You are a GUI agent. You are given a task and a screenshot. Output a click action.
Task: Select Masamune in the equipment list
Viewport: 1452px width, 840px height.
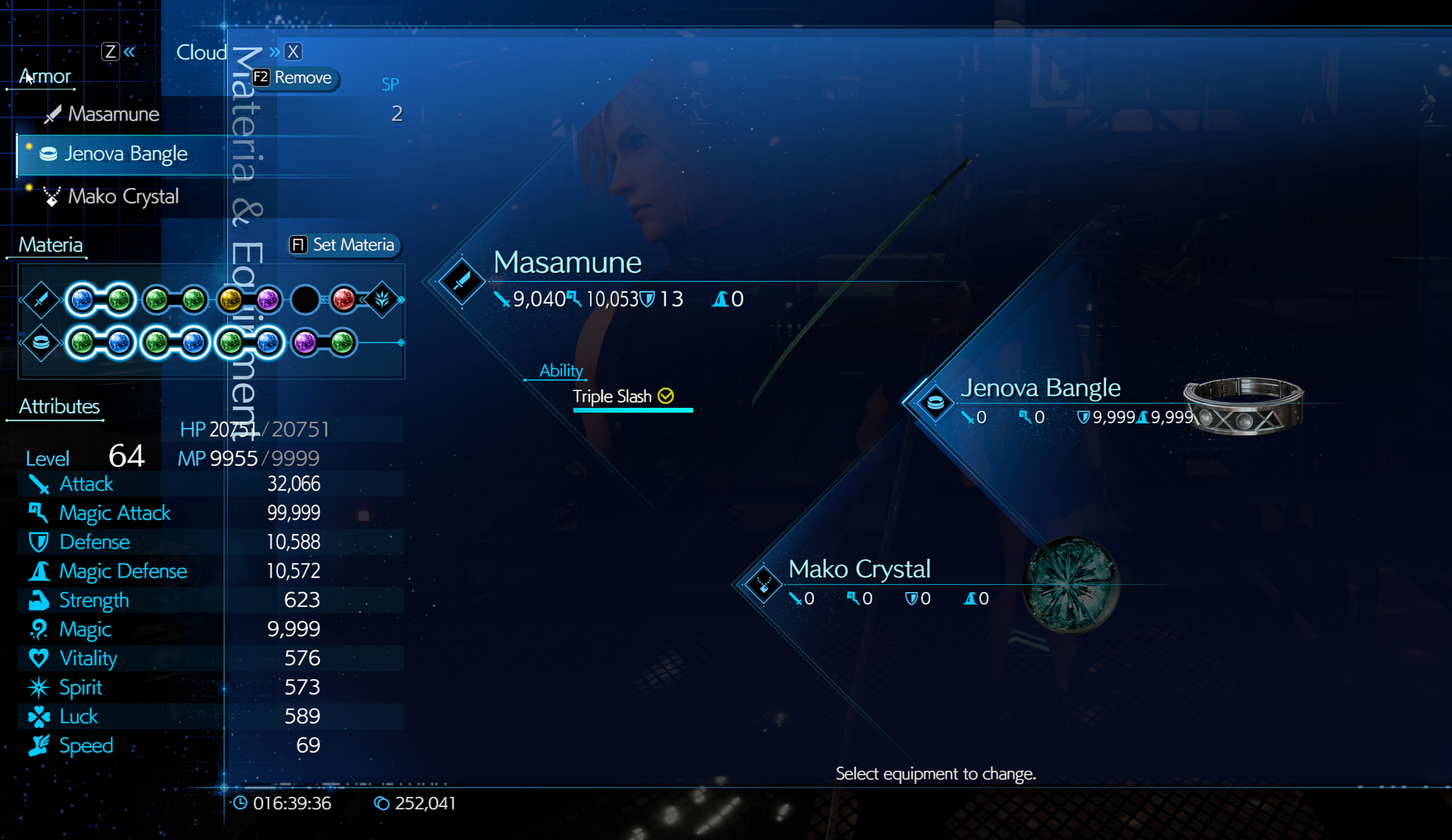click(113, 114)
